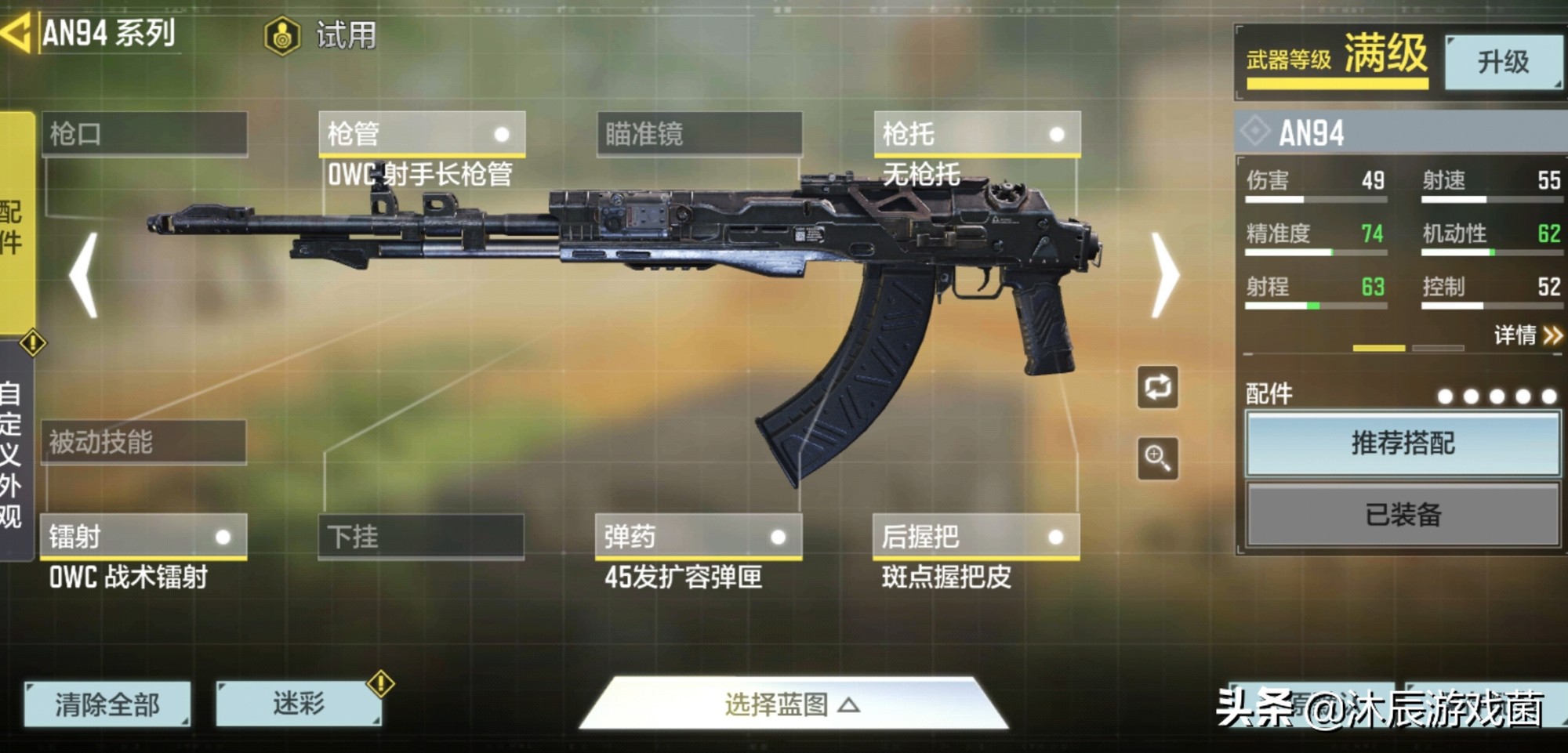
Task: Show previous weapon with left arrow
Action: [84, 275]
